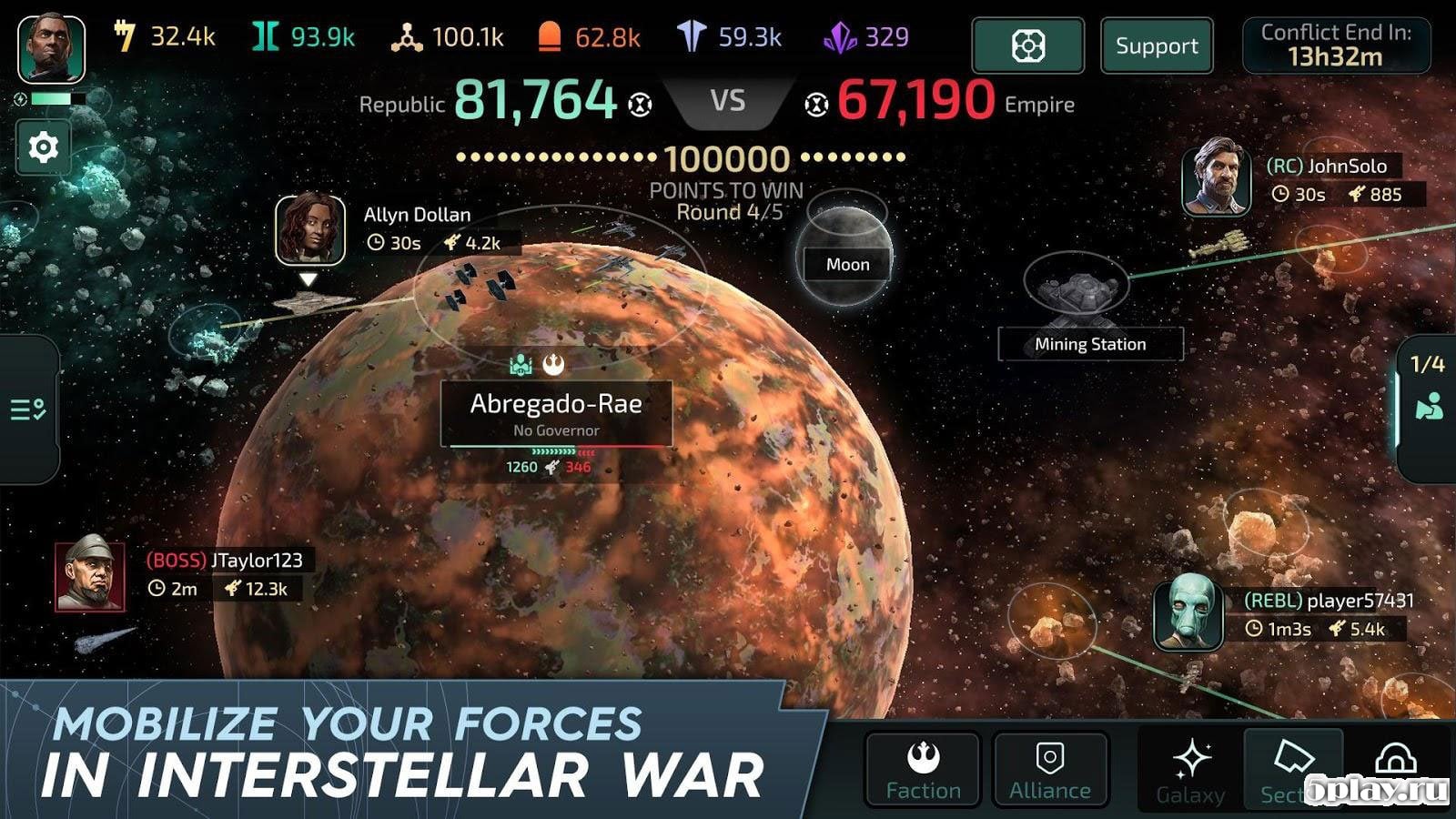Switch to the Galaxy view

point(1190,770)
